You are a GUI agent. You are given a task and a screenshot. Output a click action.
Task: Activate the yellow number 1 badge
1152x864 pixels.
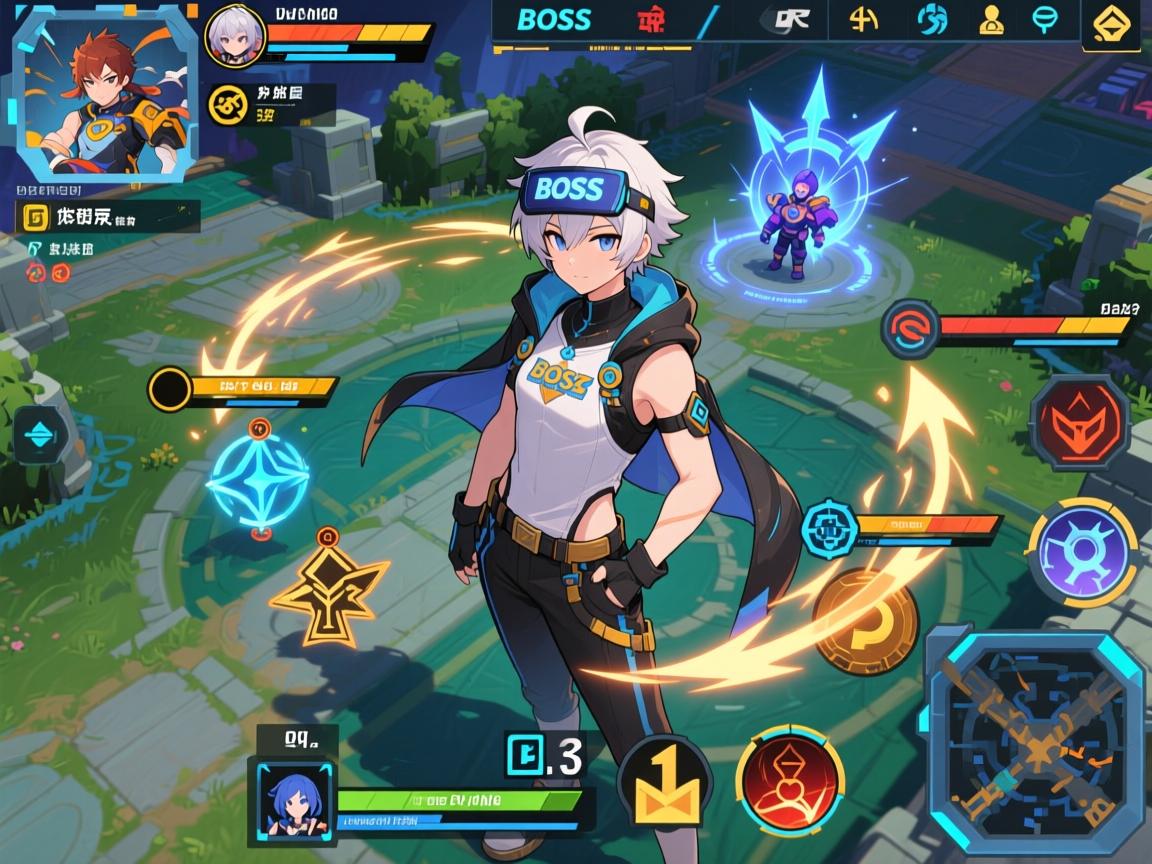coord(665,783)
